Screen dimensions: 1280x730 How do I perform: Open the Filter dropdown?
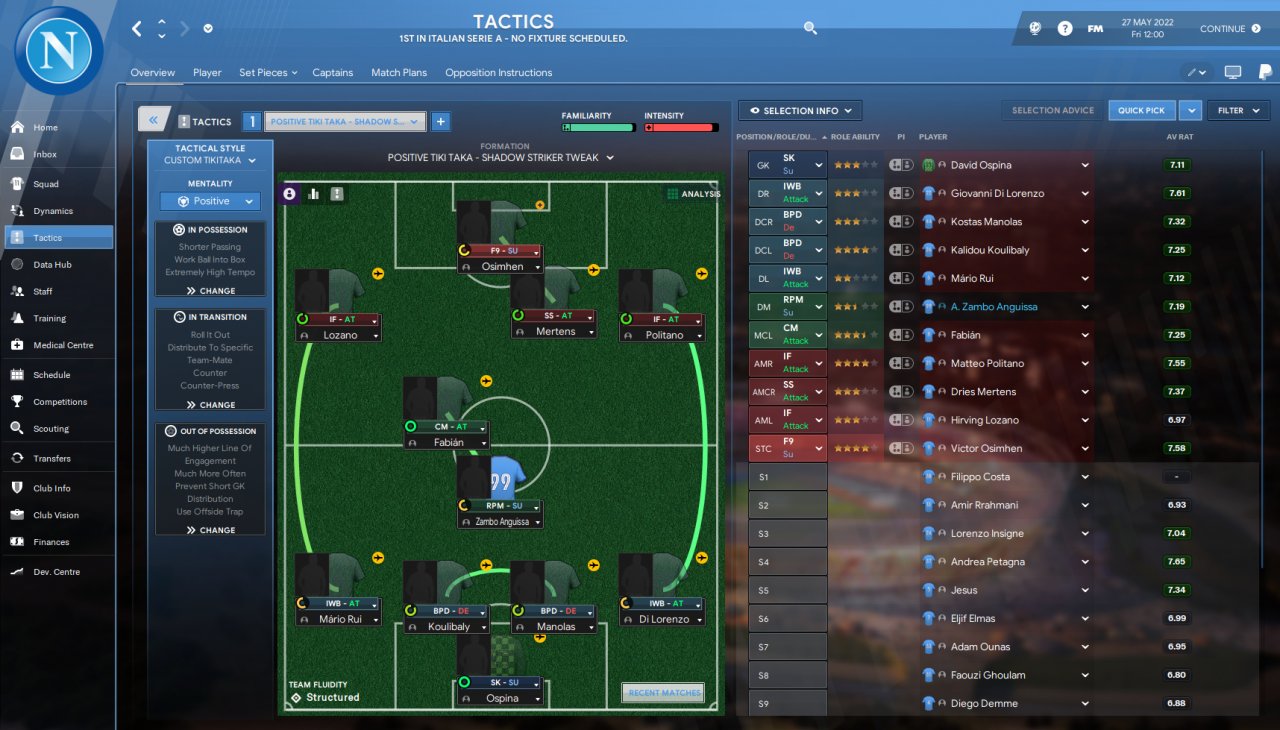click(x=1238, y=111)
